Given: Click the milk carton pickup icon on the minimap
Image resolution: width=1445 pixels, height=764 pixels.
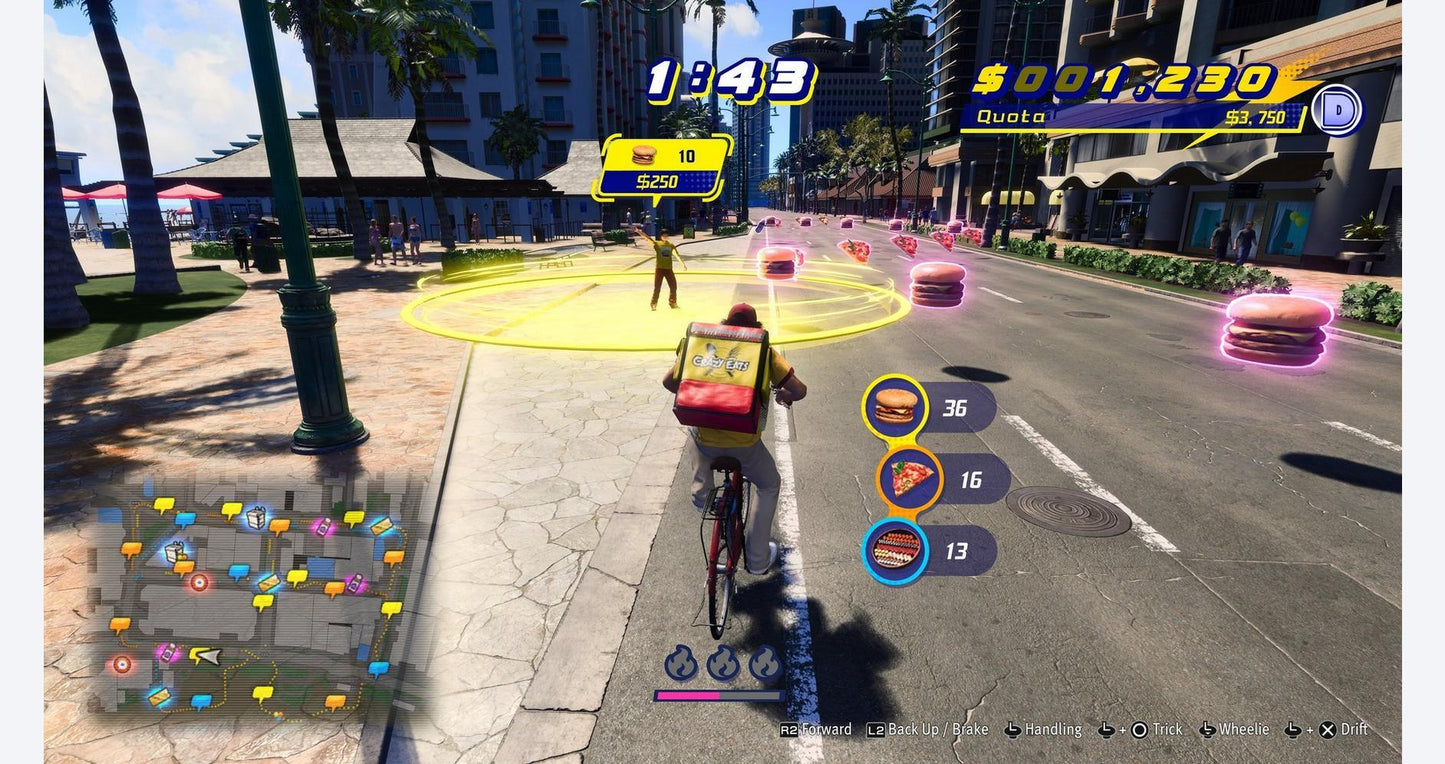Looking at the screenshot, I should point(256,520).
